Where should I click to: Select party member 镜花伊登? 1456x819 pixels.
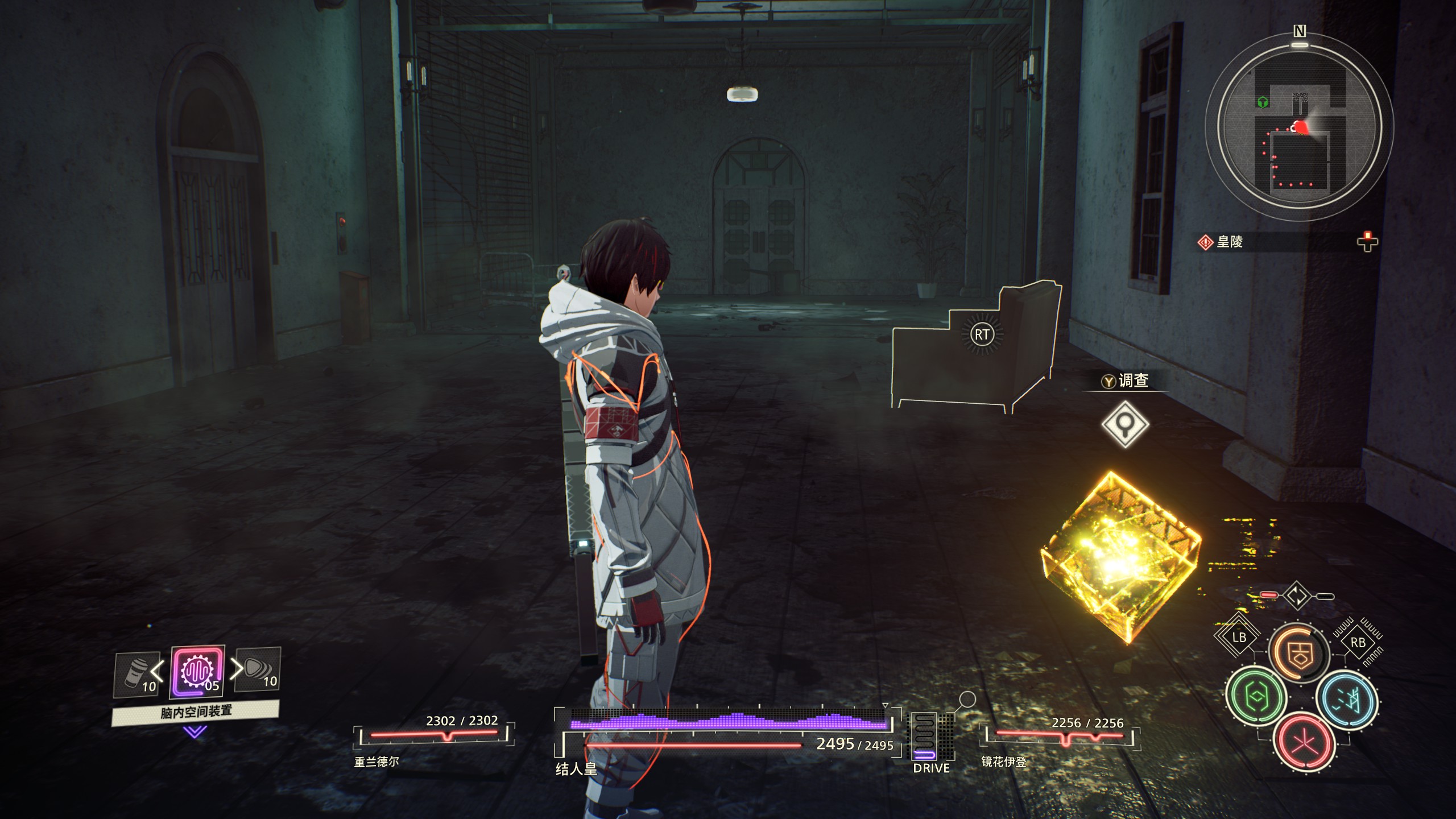click(x=1004, y=762)
